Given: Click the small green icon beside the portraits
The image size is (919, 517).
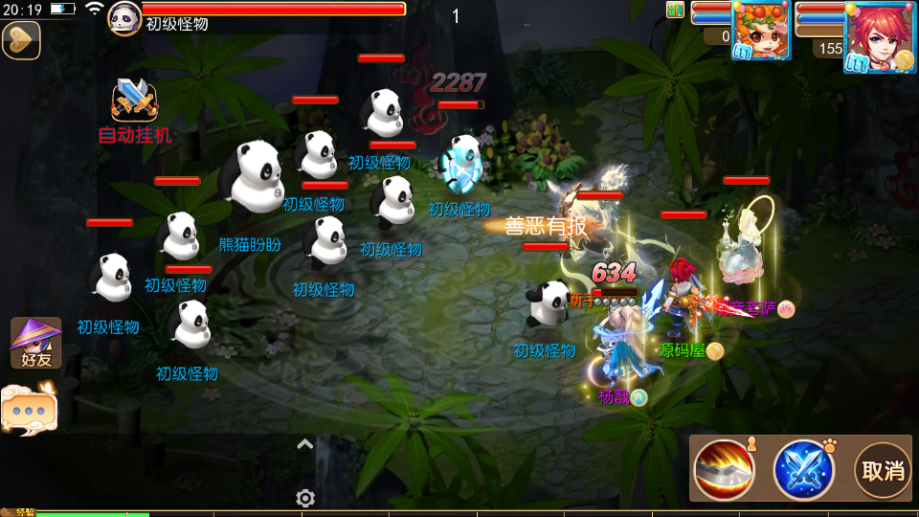Looking at the screenshot, I should [x=675, y=10].
